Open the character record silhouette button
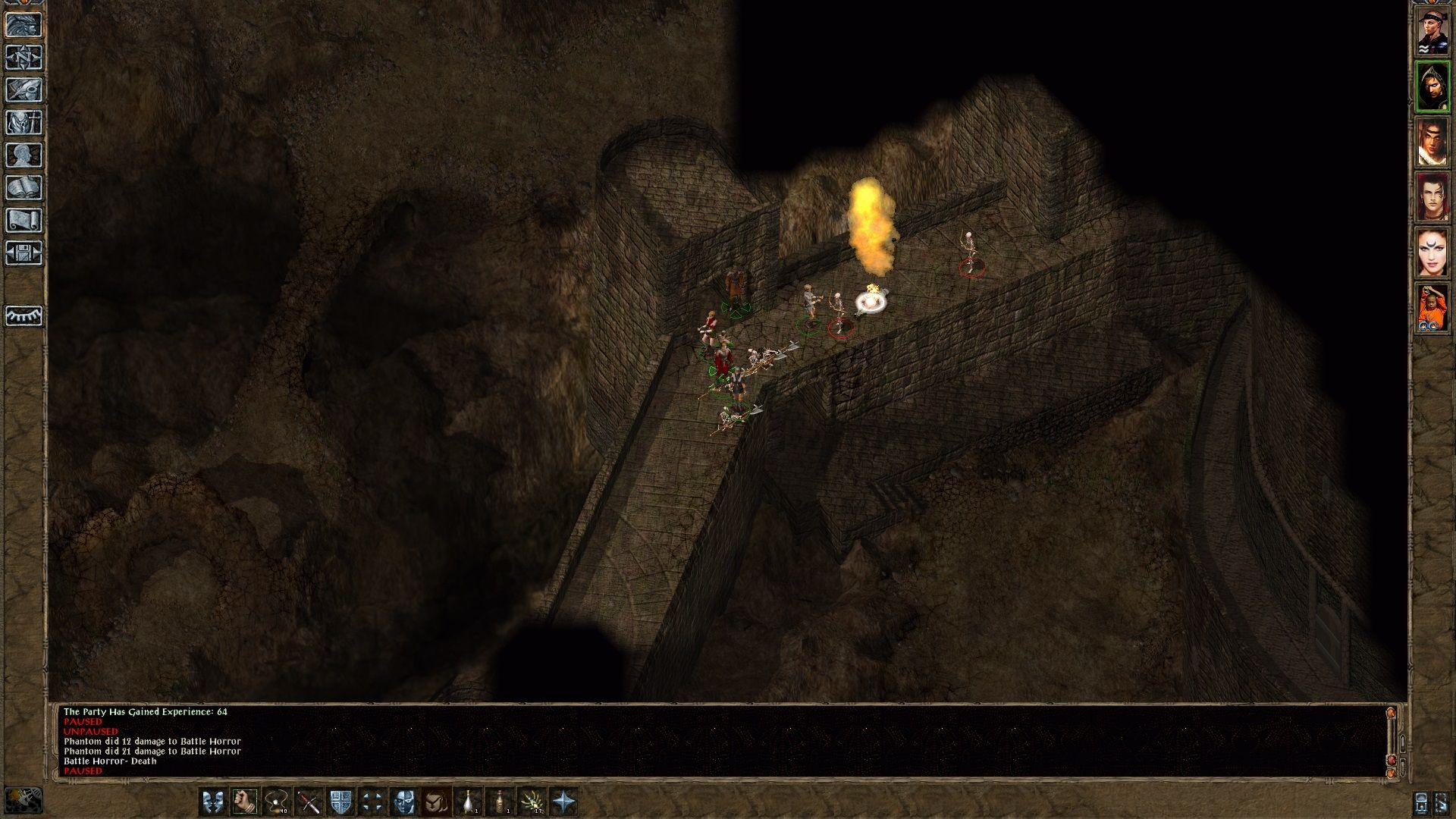This screenshot has height=819, width=1456. (x=24, y=155)
